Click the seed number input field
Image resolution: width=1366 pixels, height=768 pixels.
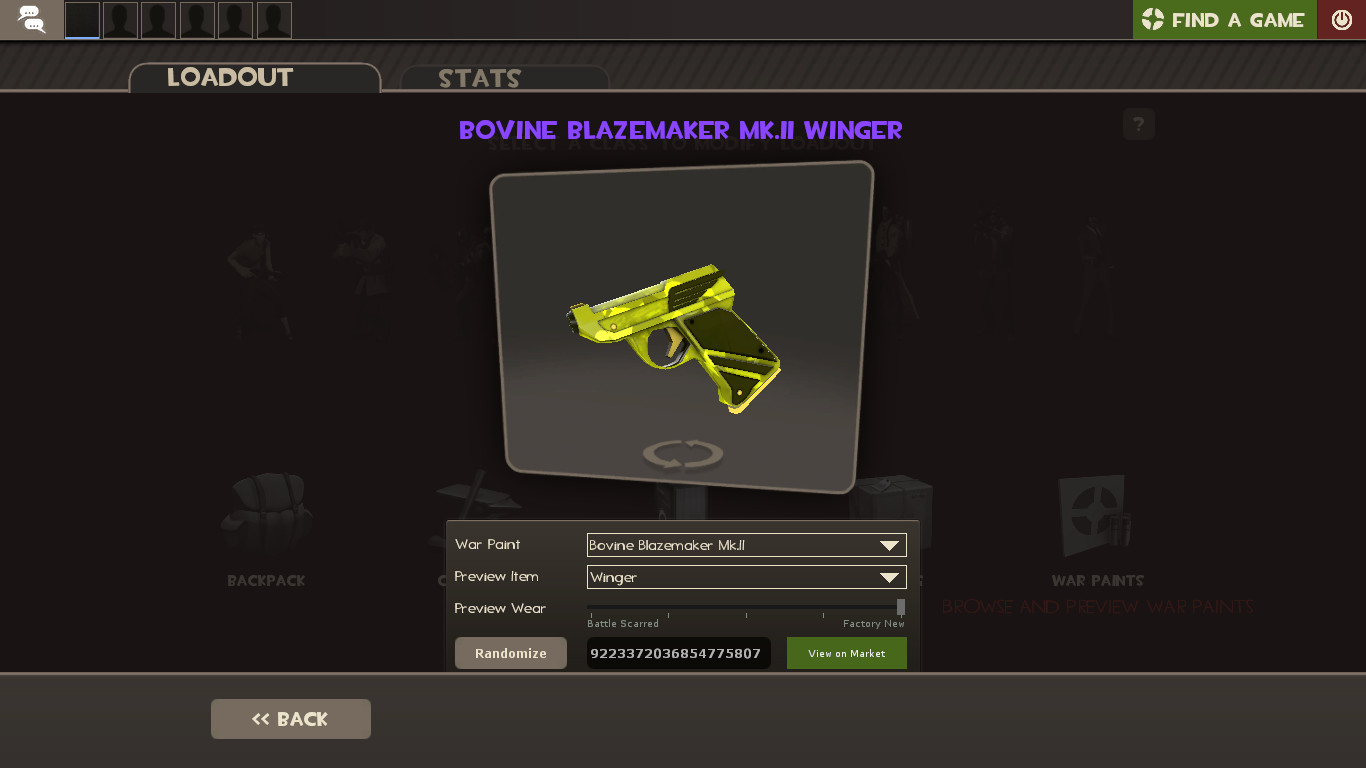point(678,653)
